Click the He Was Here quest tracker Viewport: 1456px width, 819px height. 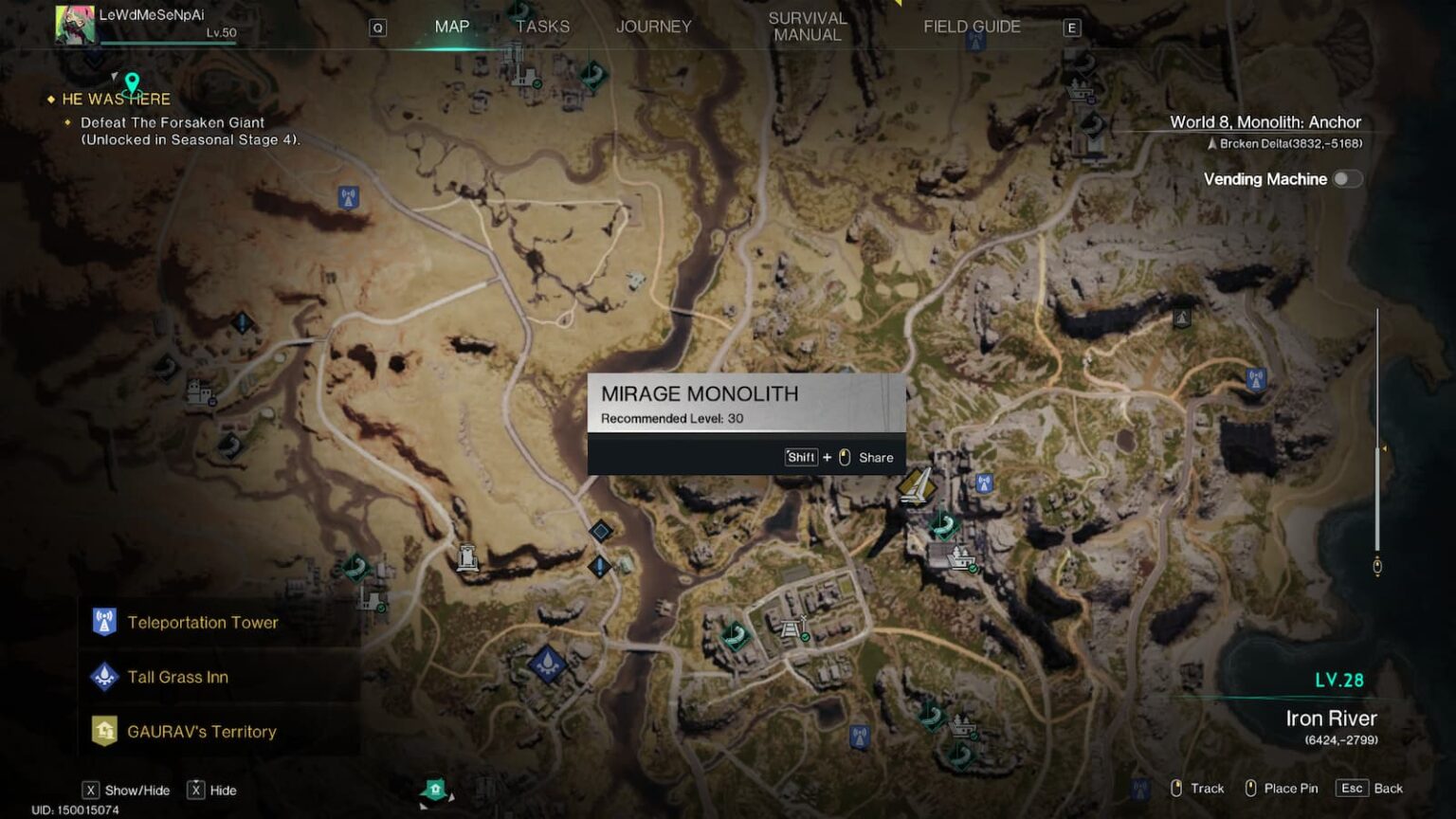[x=116, y=100]
